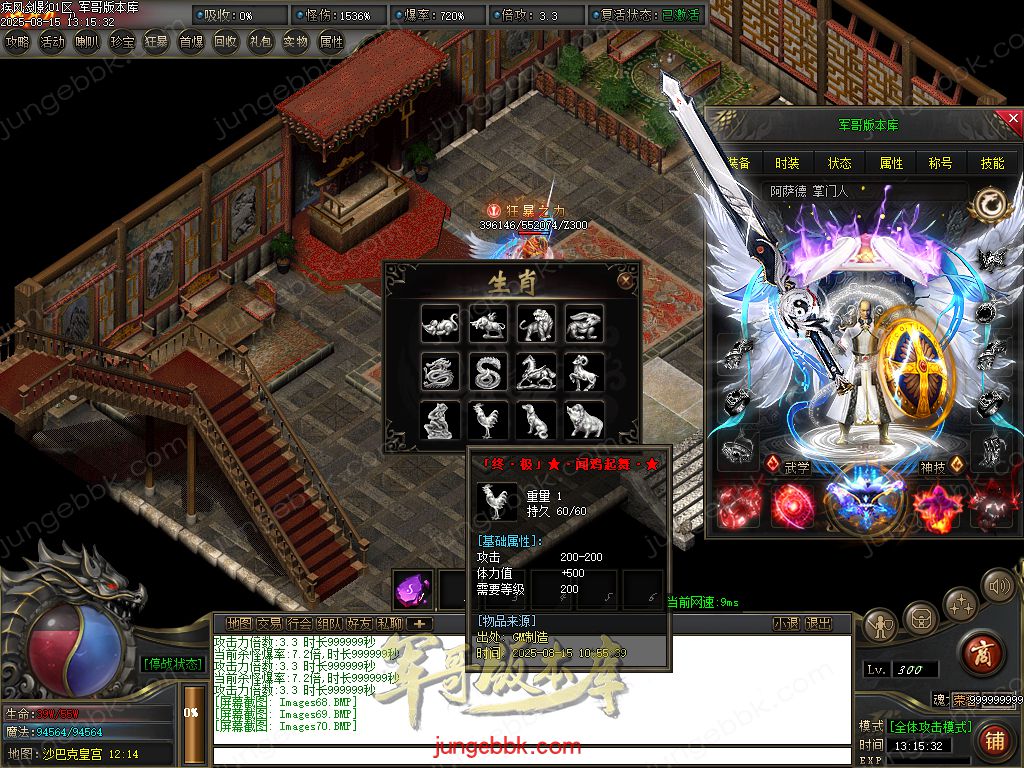This screenshot has width=1024, height=768.
Task: Close the 生肖 zodiac window
Action: click(x=626, y=281)
